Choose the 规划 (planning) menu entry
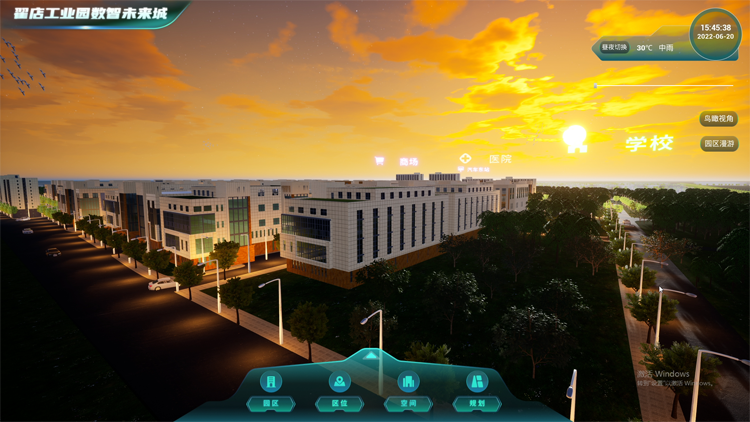The image size is (750, 422). click(477, 391)
